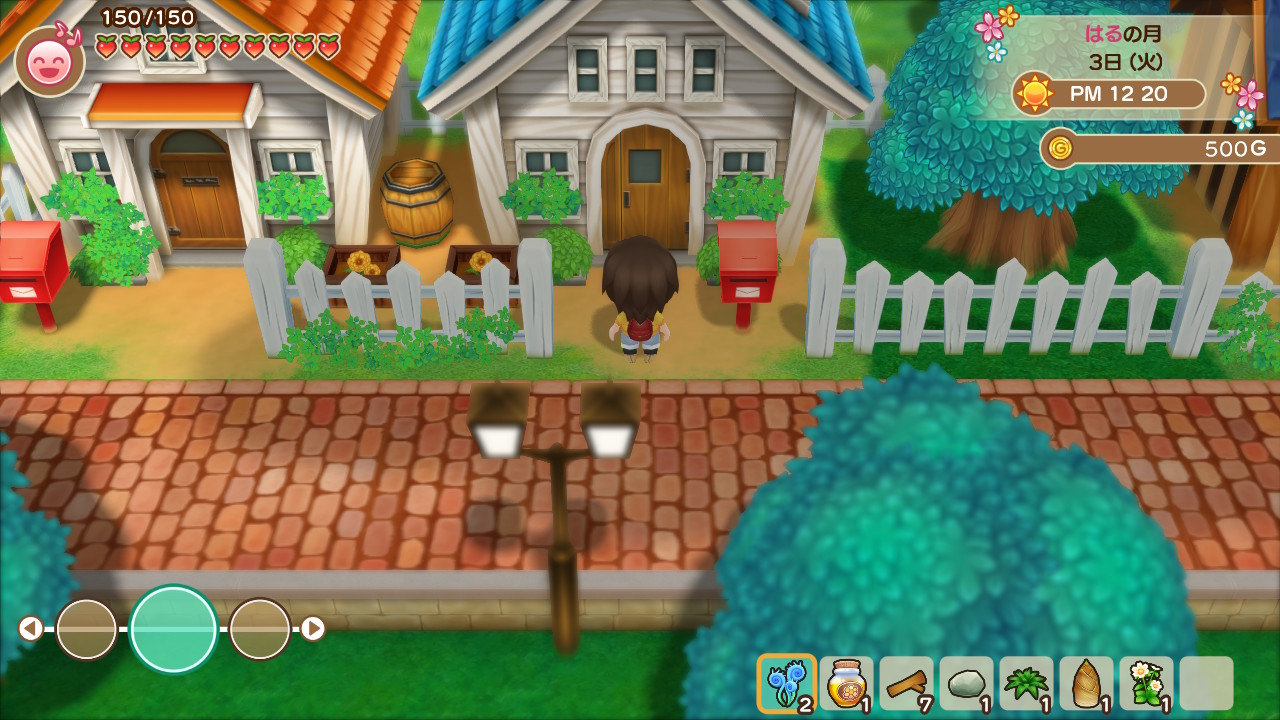The height and width of the screenshot is (720, 1280).
Task: Choose the honey jar in the hotbar
Action: tap(846, 683)
